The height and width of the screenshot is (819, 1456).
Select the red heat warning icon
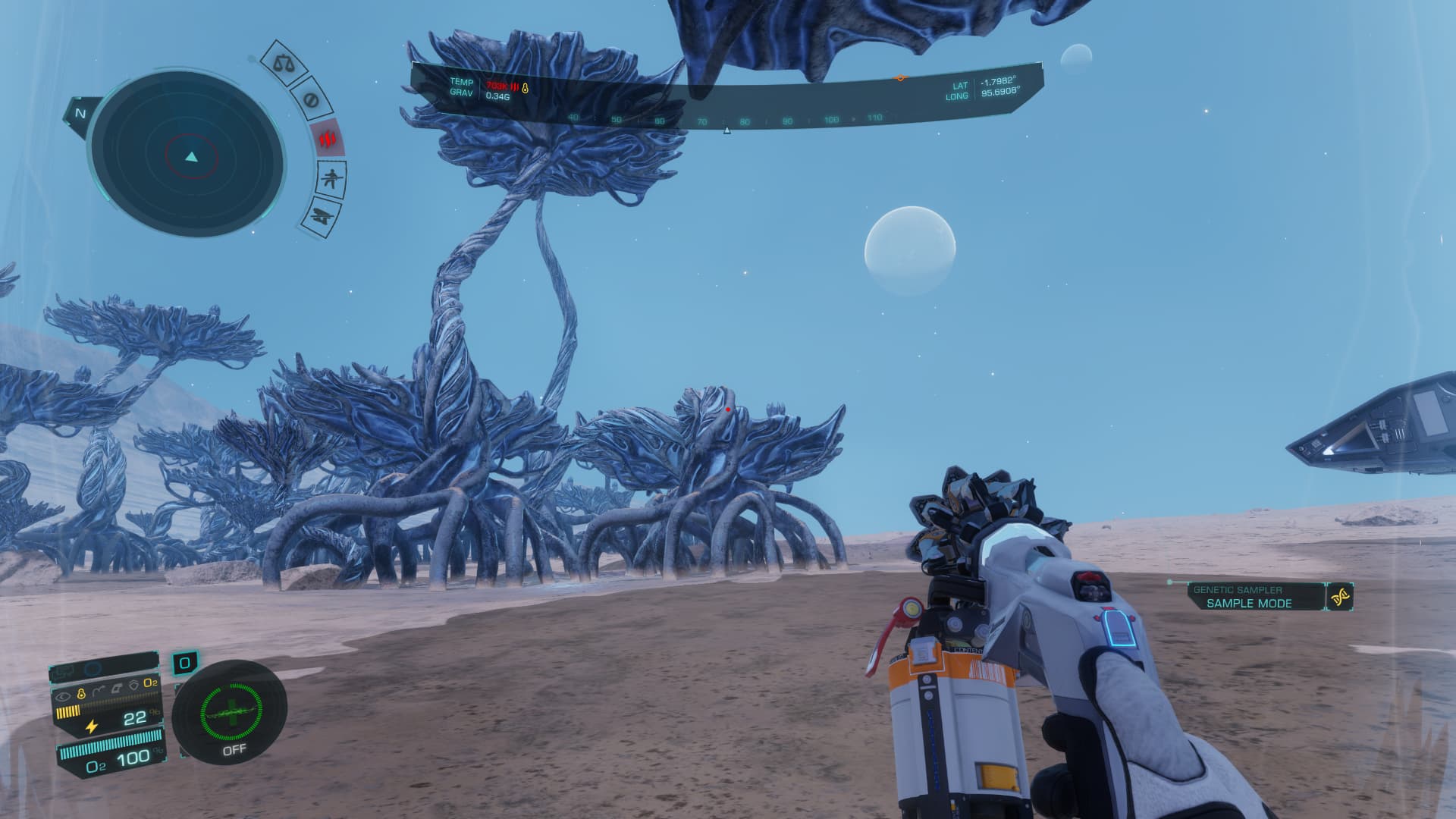(328, 139)
